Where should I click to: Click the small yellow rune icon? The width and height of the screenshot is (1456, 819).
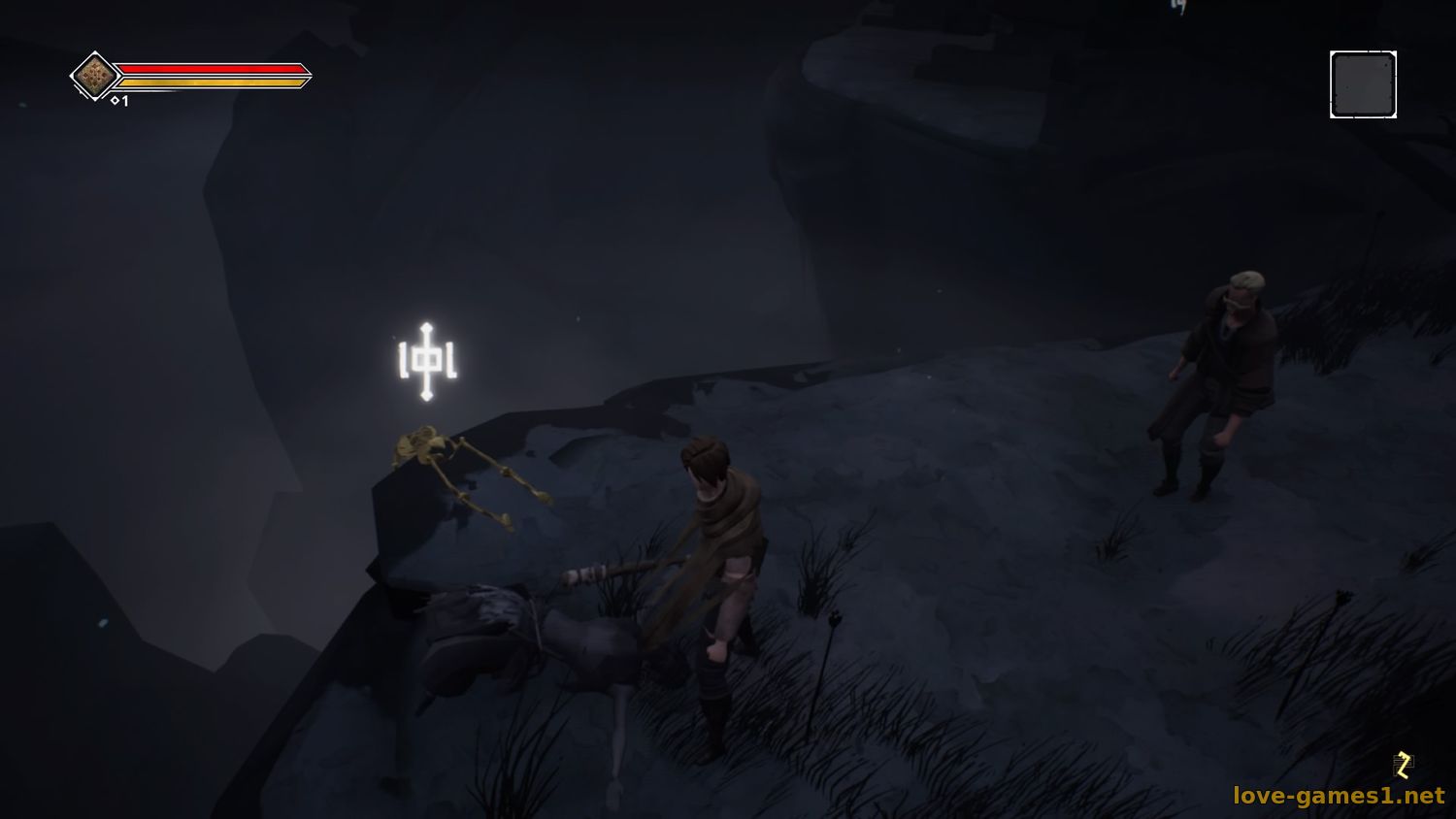(1403, 765)
